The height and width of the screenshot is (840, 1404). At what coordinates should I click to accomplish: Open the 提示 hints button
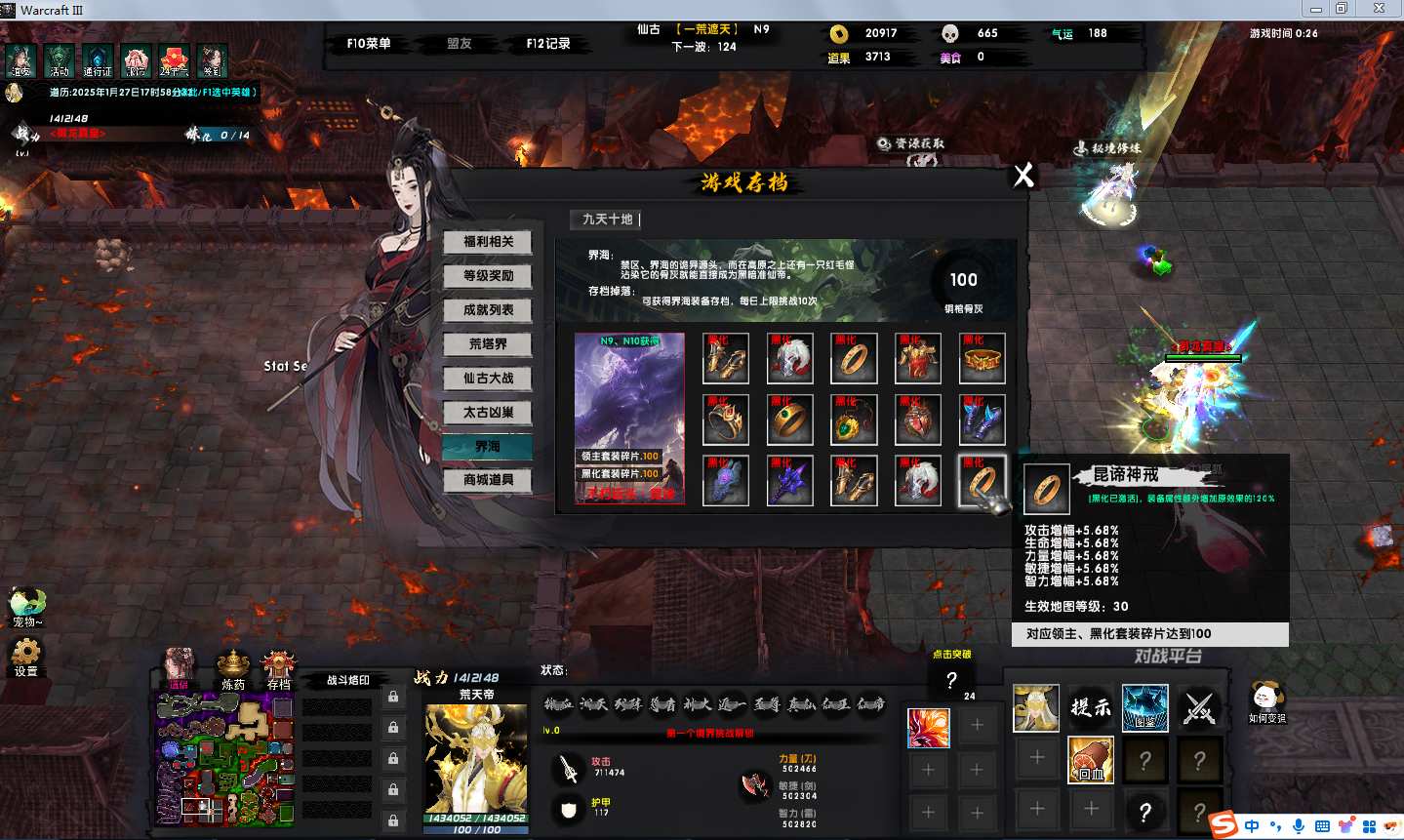tap(1091, 707)
